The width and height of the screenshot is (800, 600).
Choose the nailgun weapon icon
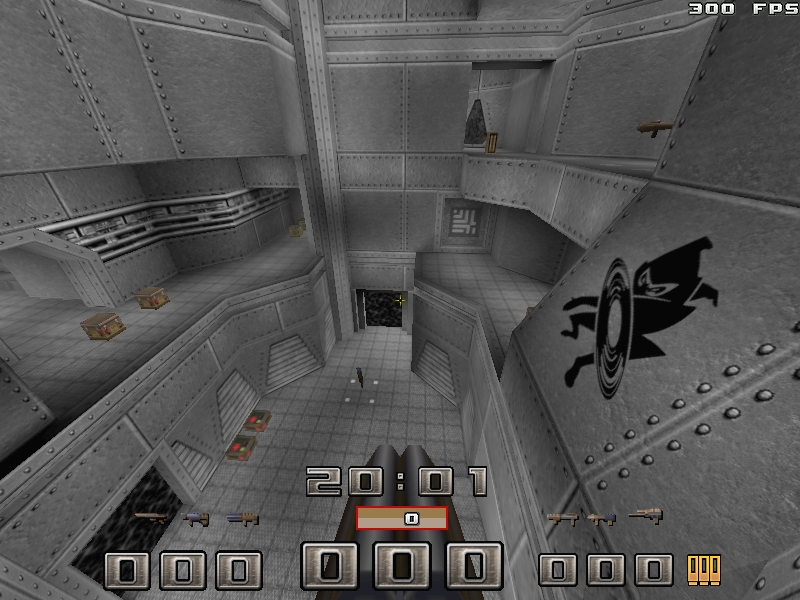point(197,518)
